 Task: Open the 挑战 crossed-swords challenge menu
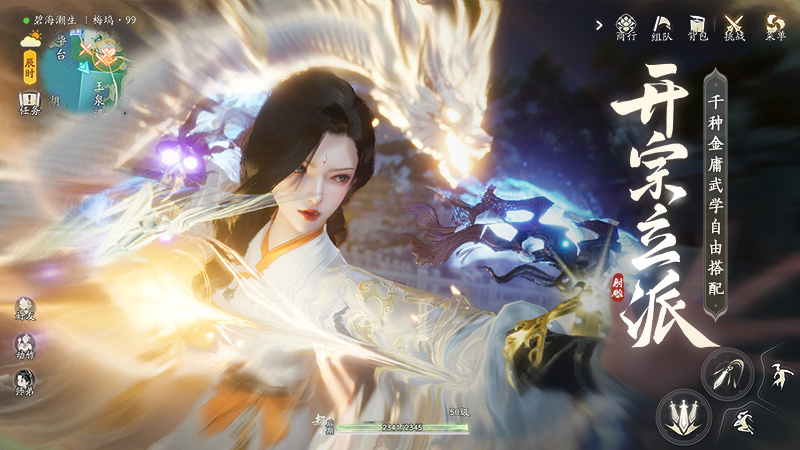(736, 27)
